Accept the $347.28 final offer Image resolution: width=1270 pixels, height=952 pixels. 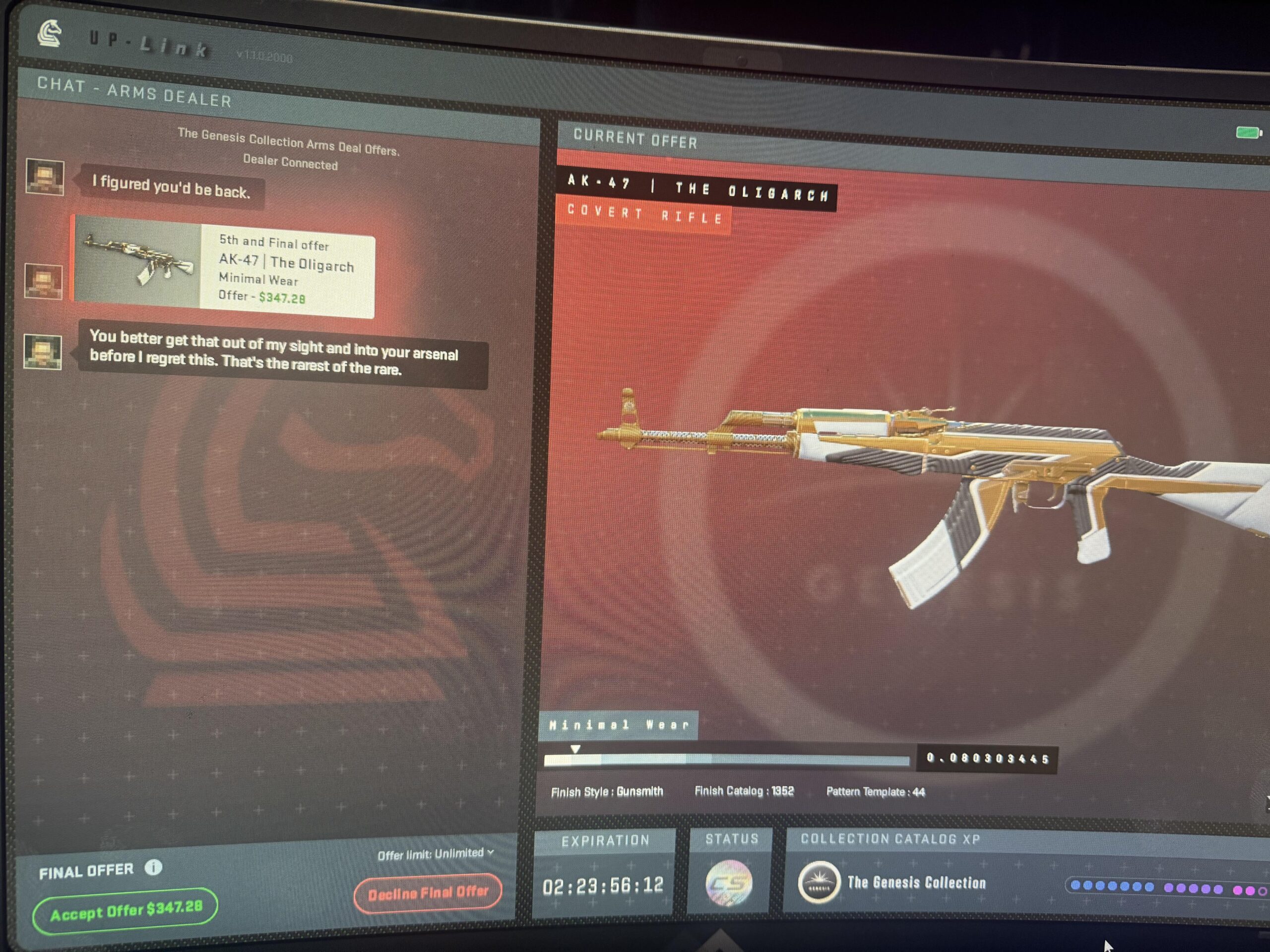(125, 911)
